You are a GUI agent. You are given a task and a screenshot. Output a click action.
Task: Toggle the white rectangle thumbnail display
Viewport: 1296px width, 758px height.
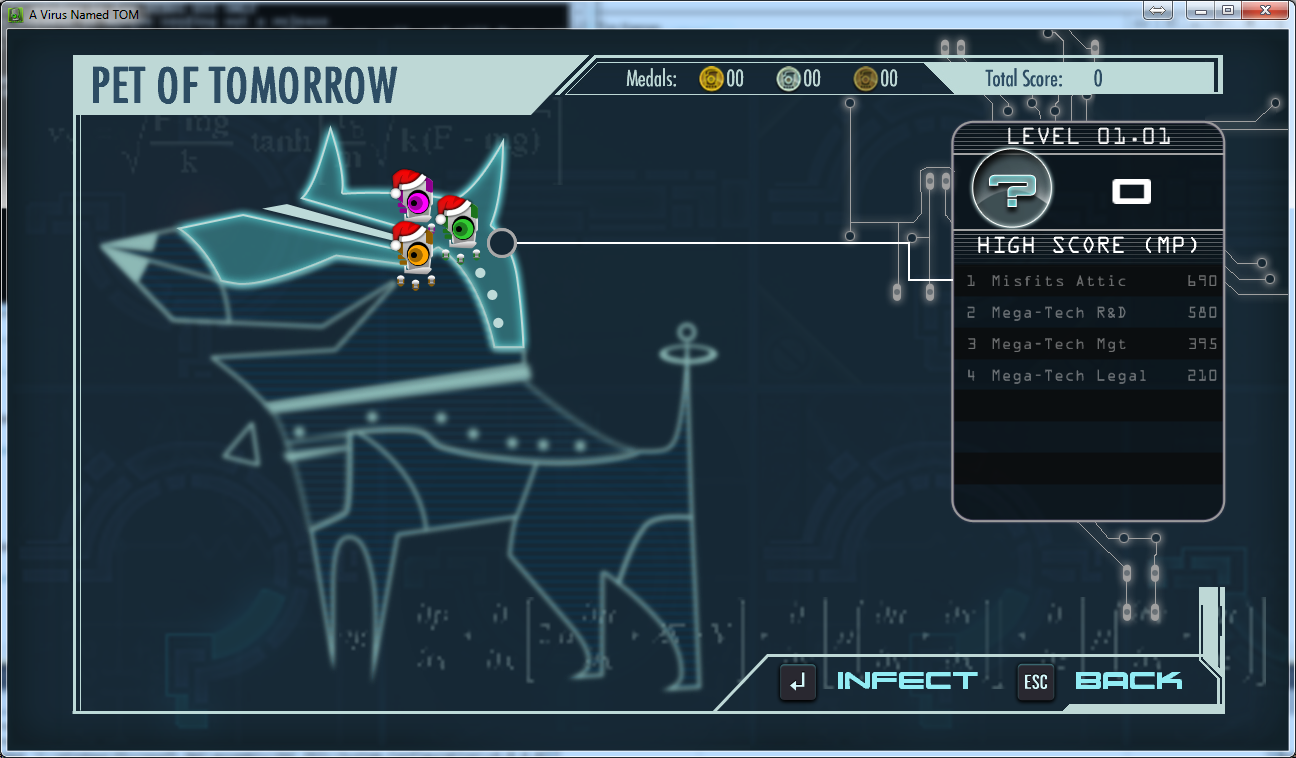click(1131, 190)
